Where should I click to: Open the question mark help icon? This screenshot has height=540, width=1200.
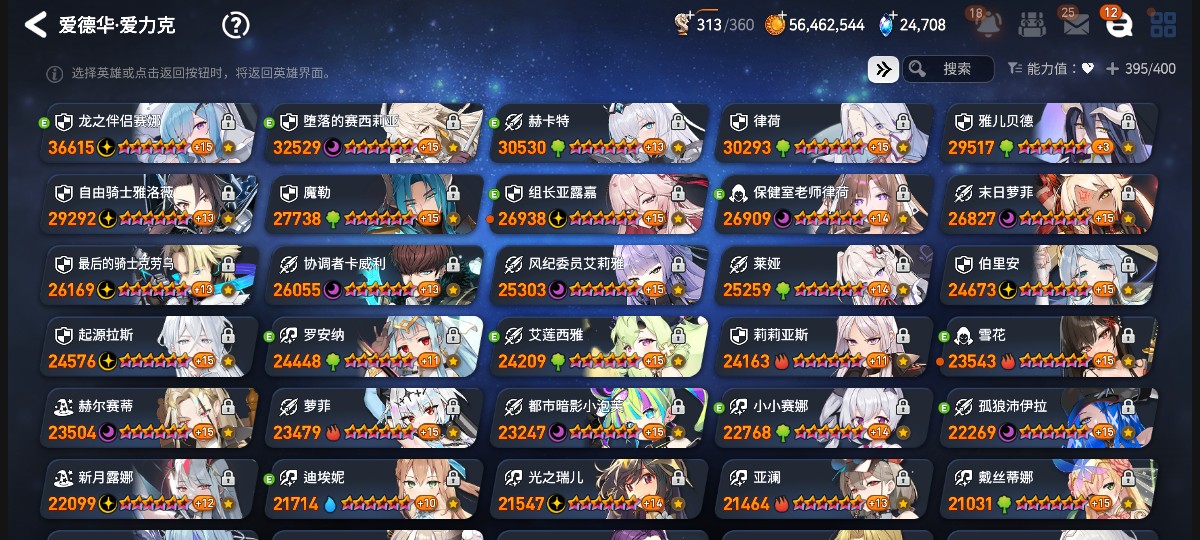coord(235,25)
